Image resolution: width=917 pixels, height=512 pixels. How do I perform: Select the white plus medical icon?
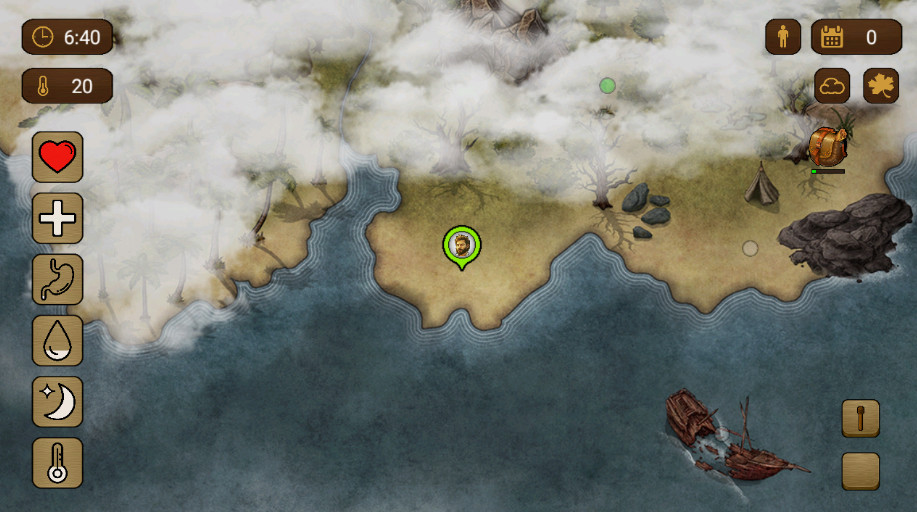tap(58, 218)
